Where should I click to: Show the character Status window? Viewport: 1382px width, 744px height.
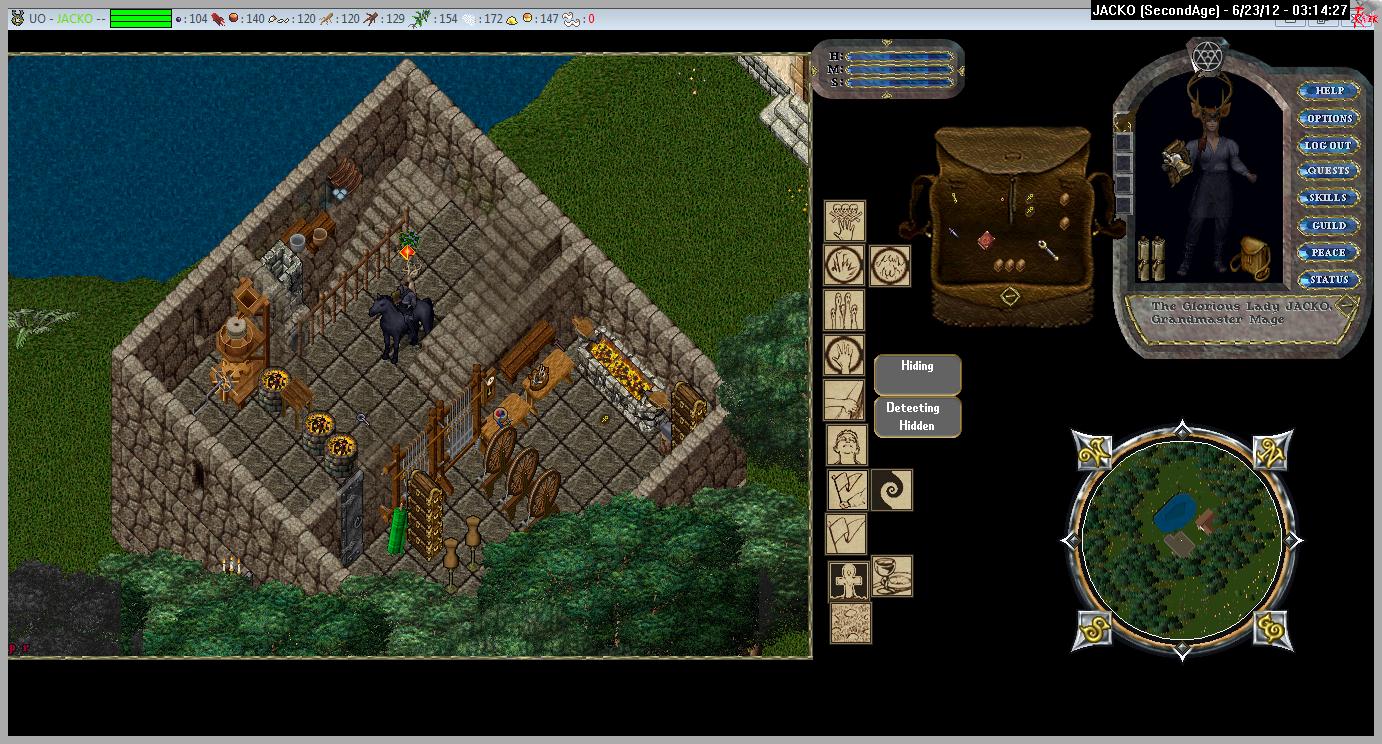[1328, 280]
